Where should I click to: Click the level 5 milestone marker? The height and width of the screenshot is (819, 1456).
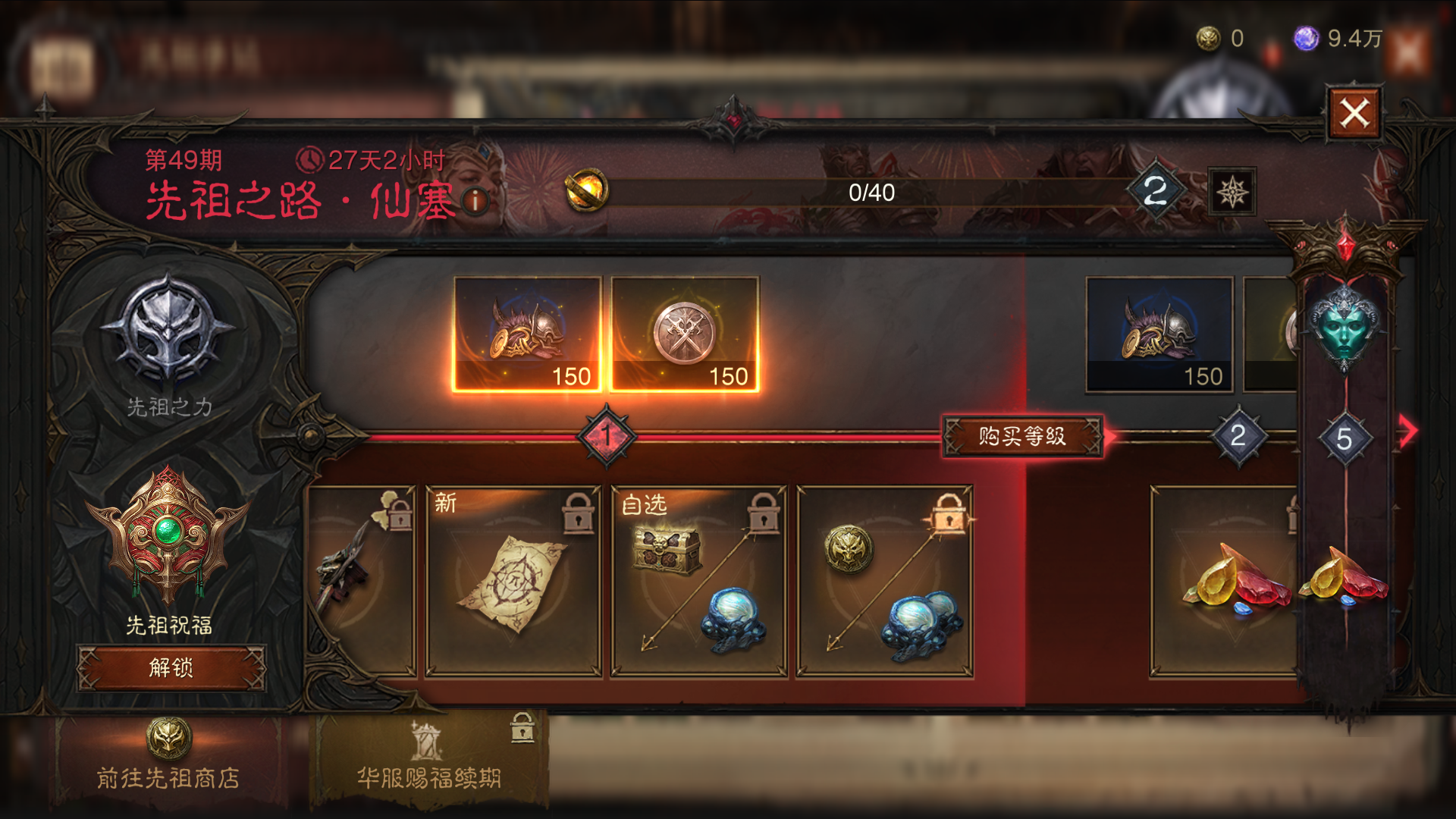pos(1345,439)
